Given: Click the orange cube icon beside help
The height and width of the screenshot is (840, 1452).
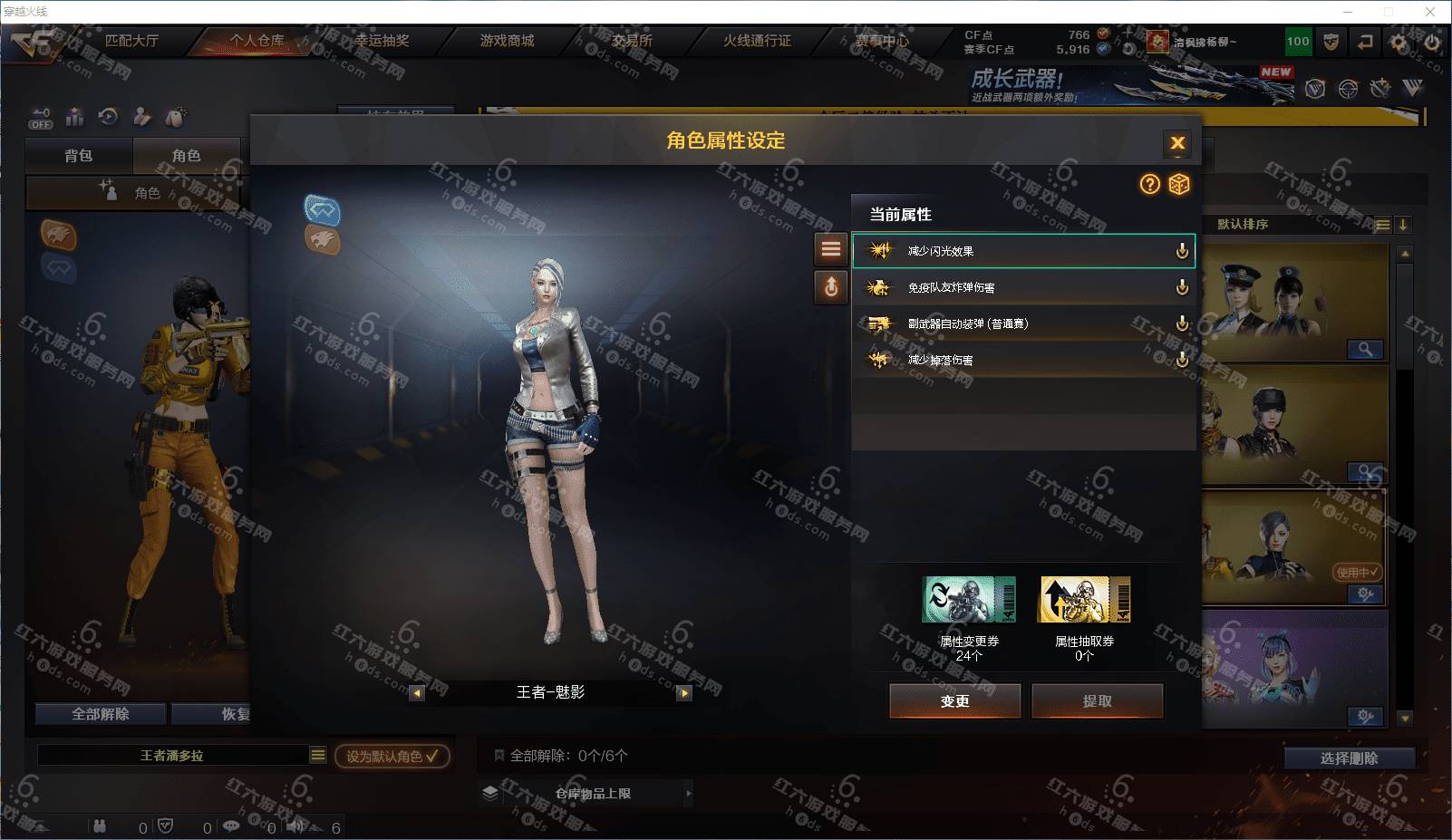Looking at the screenshot, I should [1178, 185].
